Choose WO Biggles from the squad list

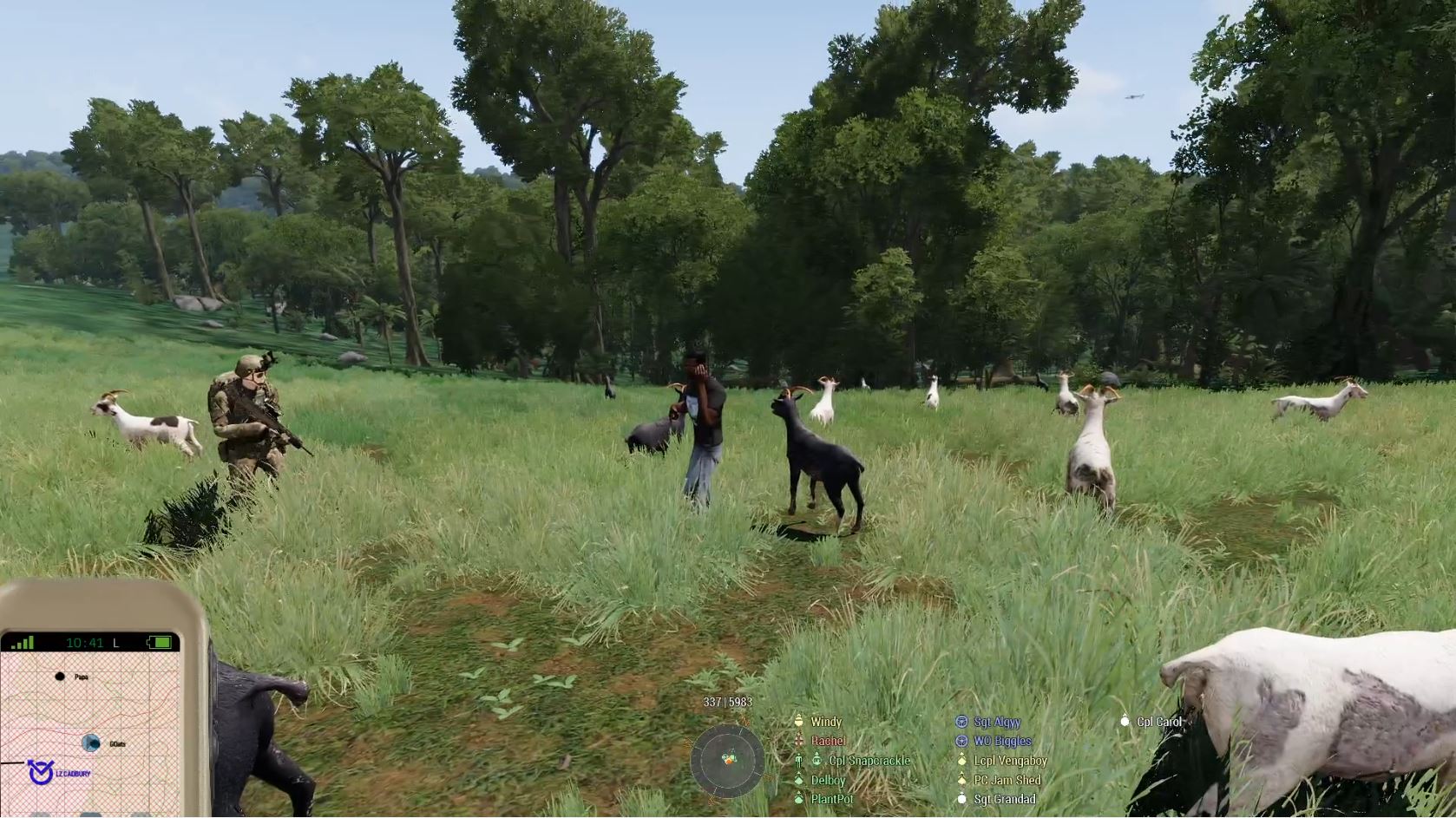point(1001,741)
